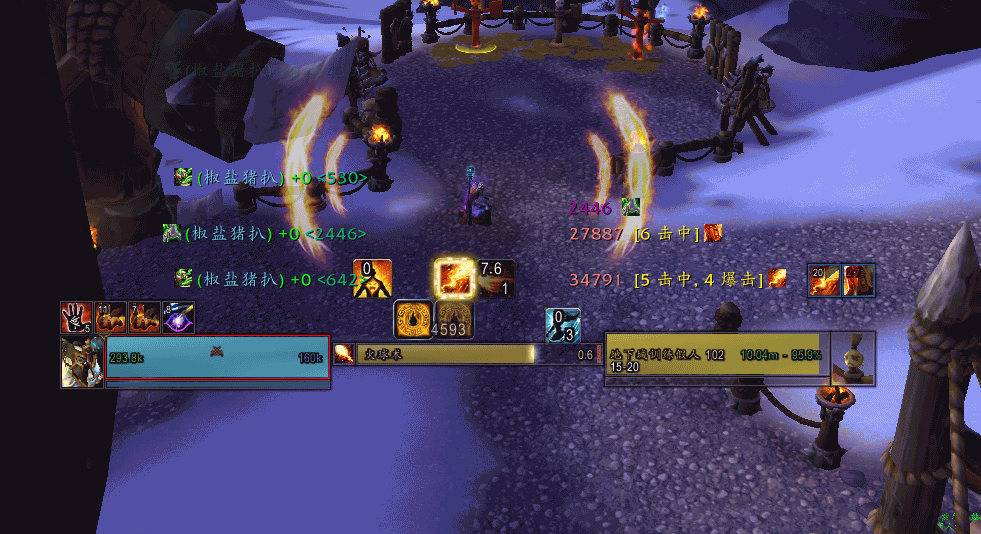This screenshot has height=534, width=981.
Task: Click the player's teal health bar frame
Action: tap(217, 358)
